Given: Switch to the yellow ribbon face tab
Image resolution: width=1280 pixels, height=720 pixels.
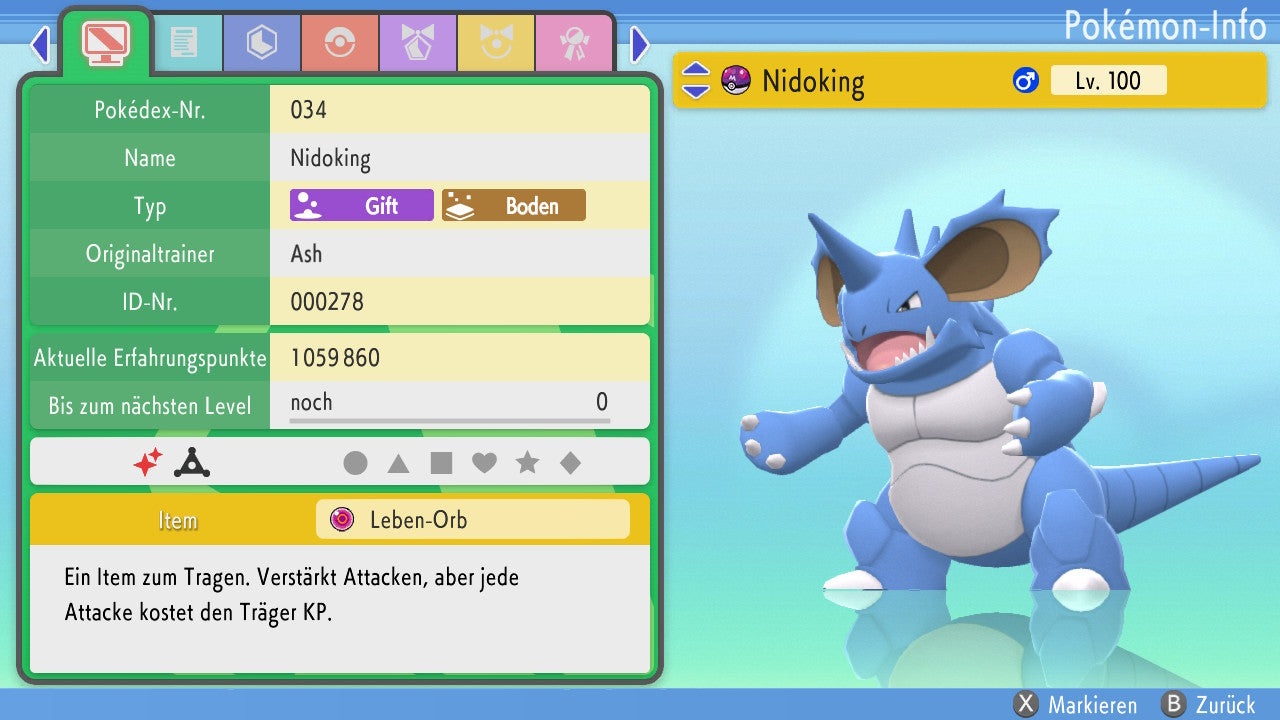Looking at the screenshot, I should (x=496, y=43).
